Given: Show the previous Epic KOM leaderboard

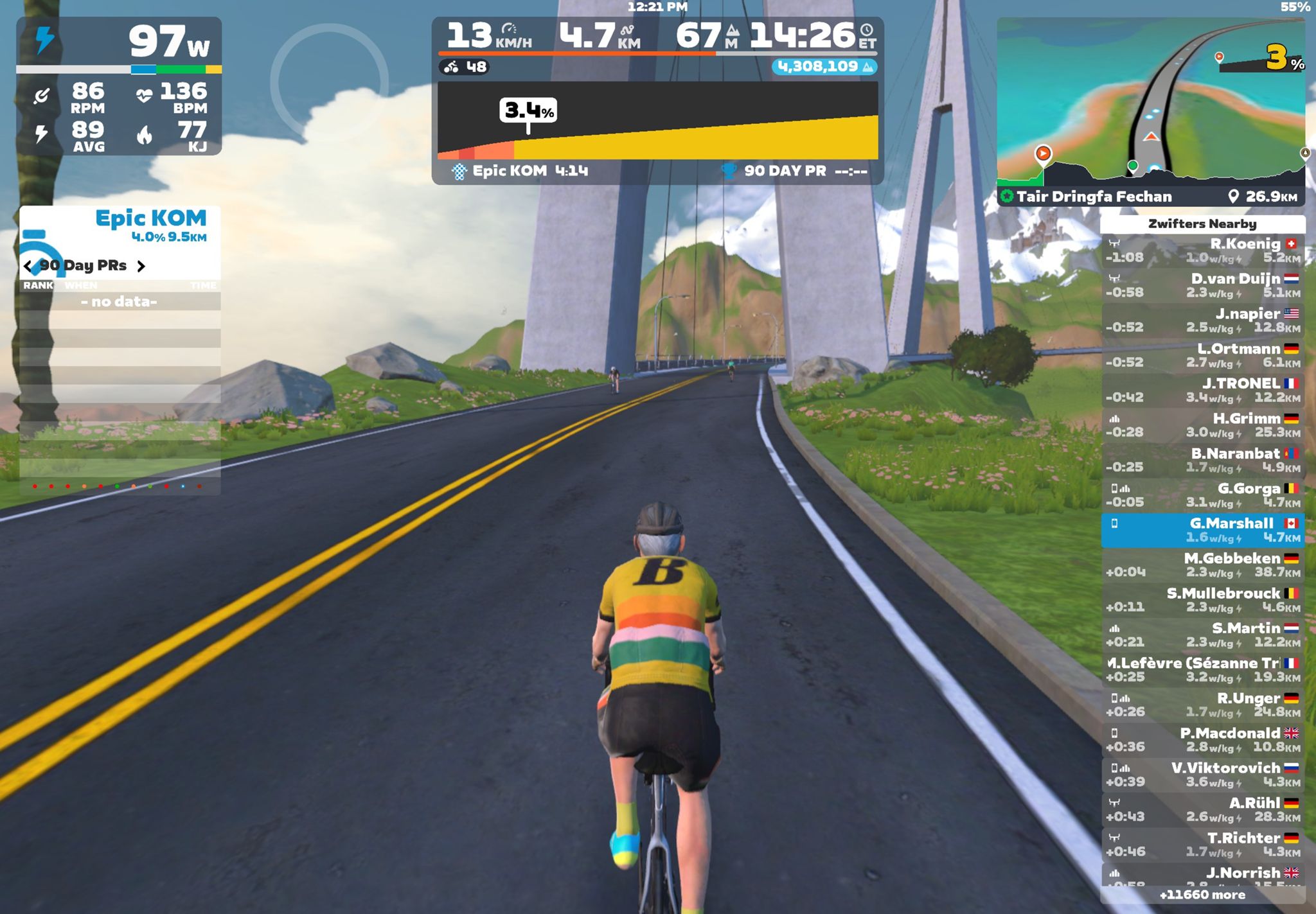Looking at the screenshot, I should 28,266.
